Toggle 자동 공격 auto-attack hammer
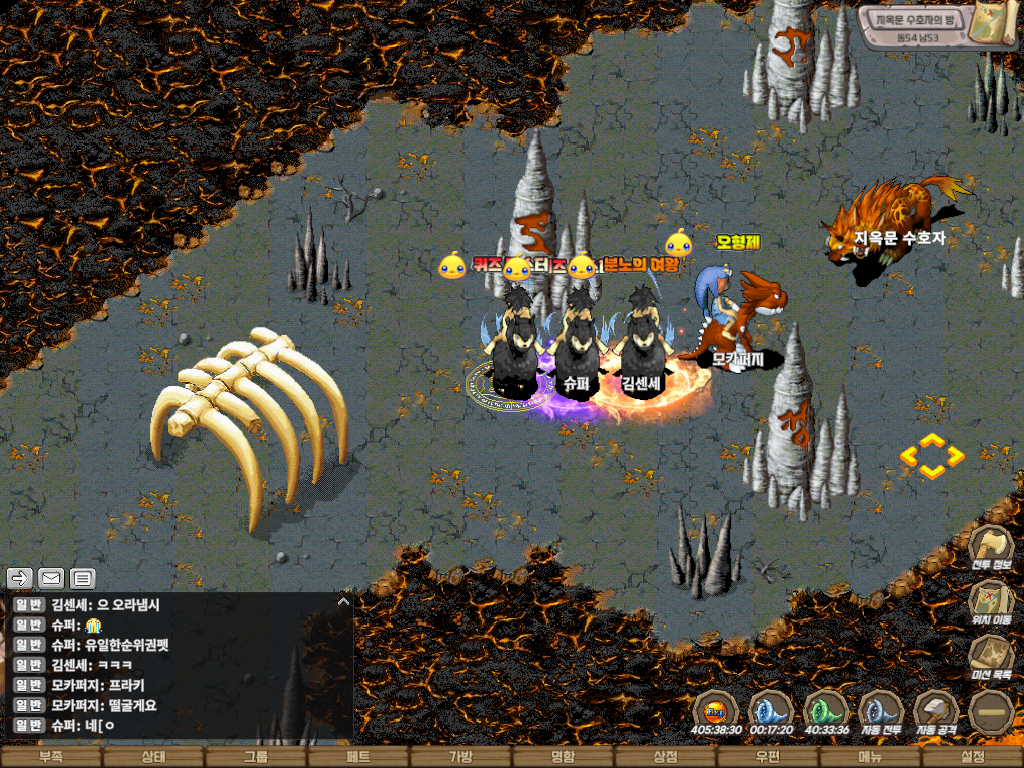 click(936, 711)
